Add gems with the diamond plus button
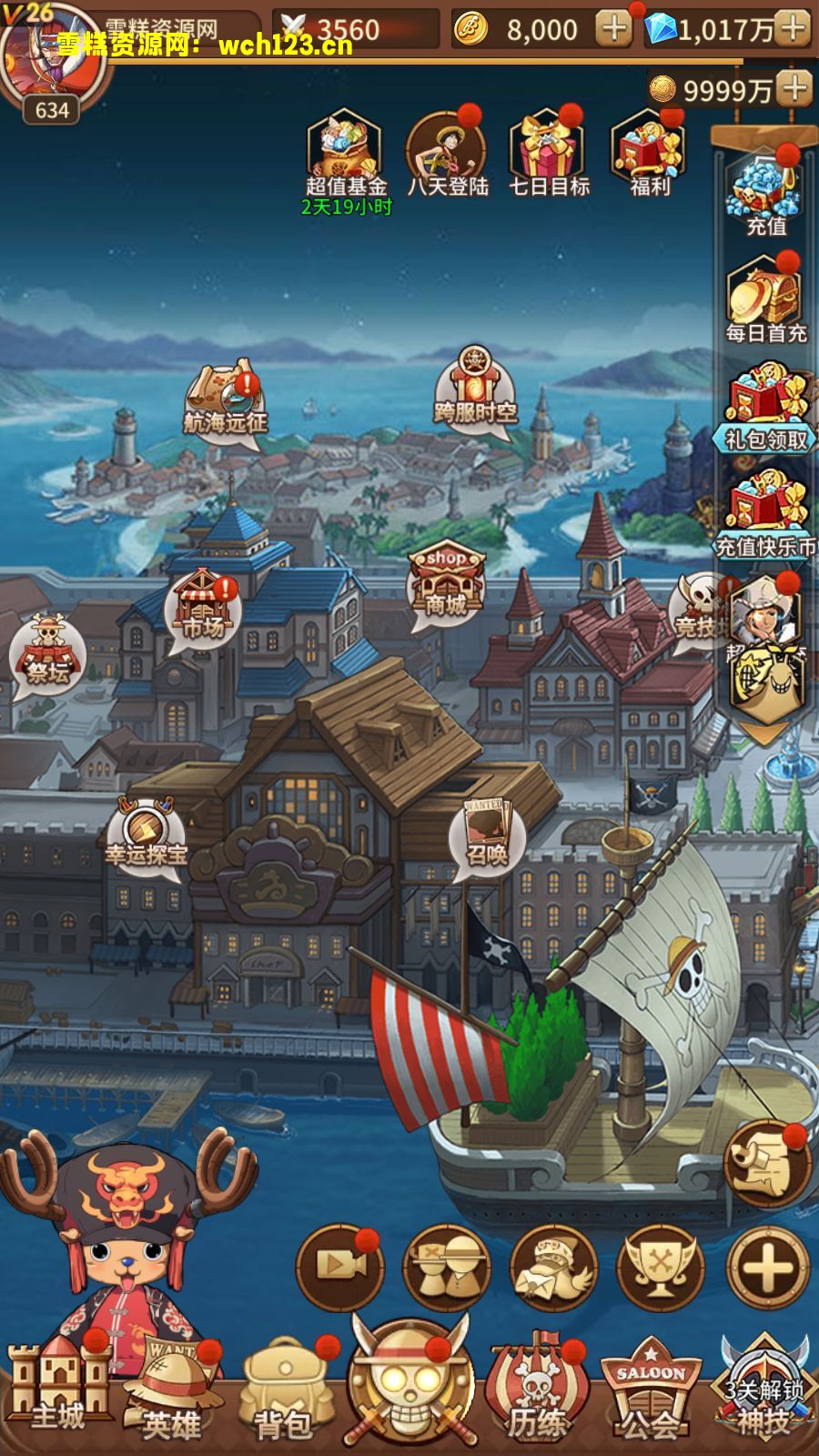This screenshot has width=819, height=1456. click(x=794, y=29)
